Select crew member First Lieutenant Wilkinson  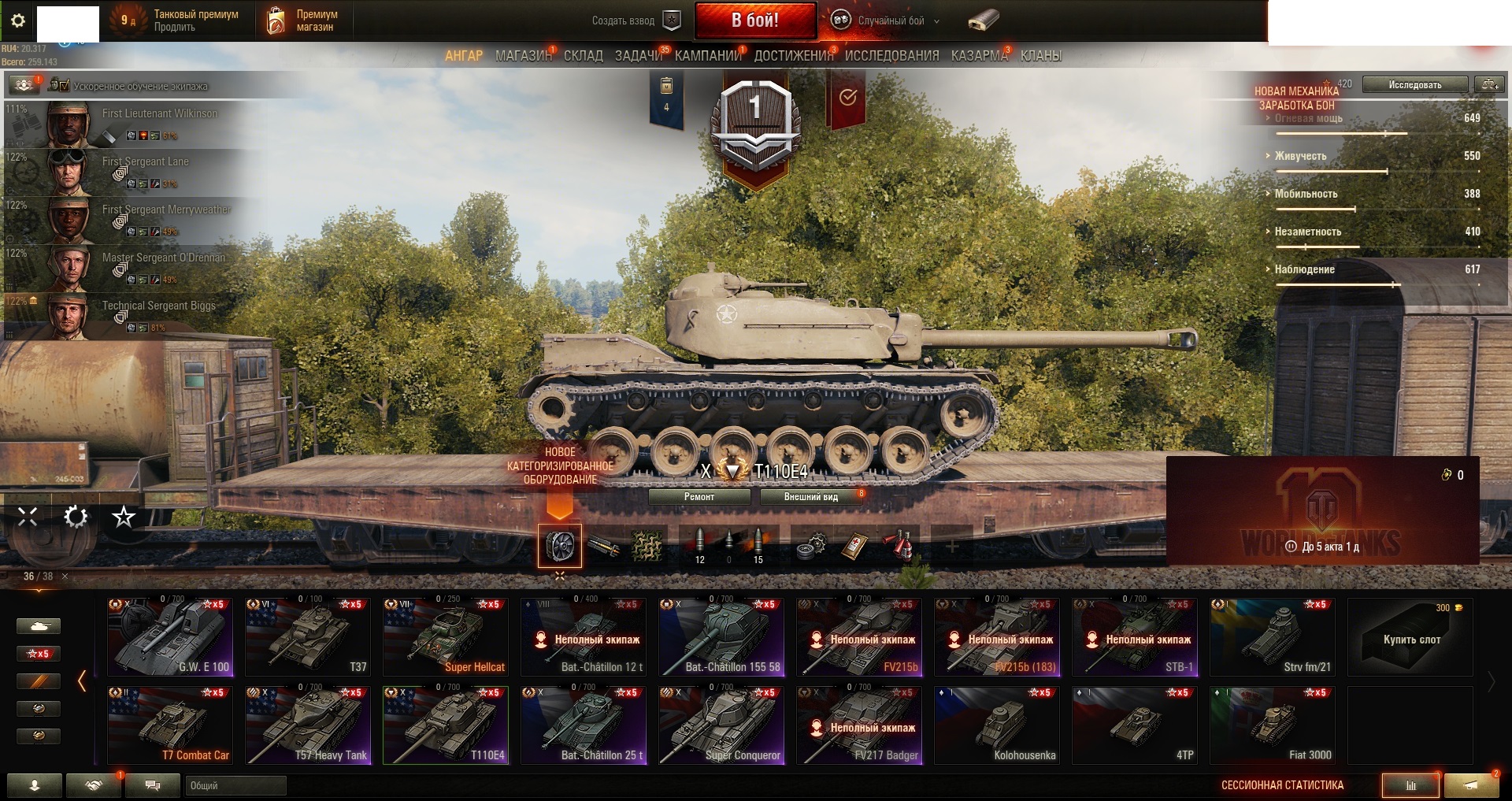pyautogui.click(x=157, y=124)
